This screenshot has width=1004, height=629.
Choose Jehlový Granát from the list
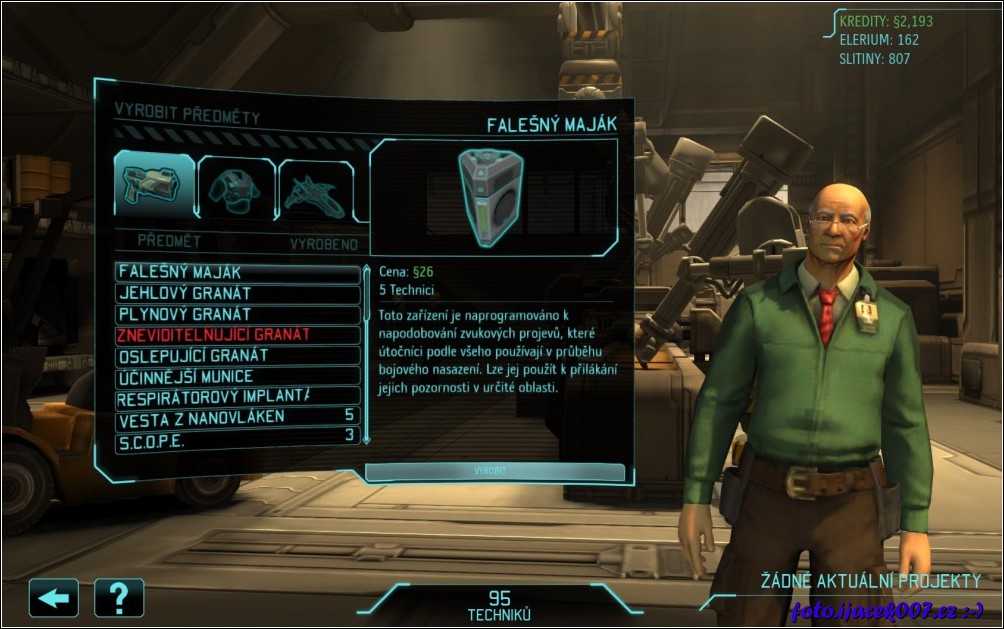coord(237,293)
